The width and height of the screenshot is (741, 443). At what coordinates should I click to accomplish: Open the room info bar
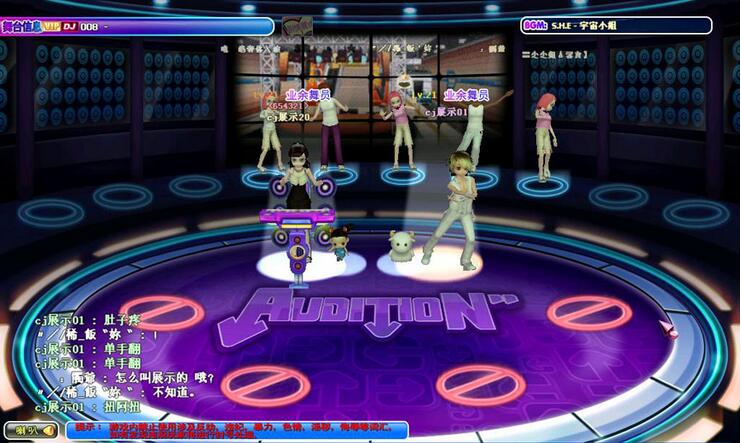pos(137,26)
